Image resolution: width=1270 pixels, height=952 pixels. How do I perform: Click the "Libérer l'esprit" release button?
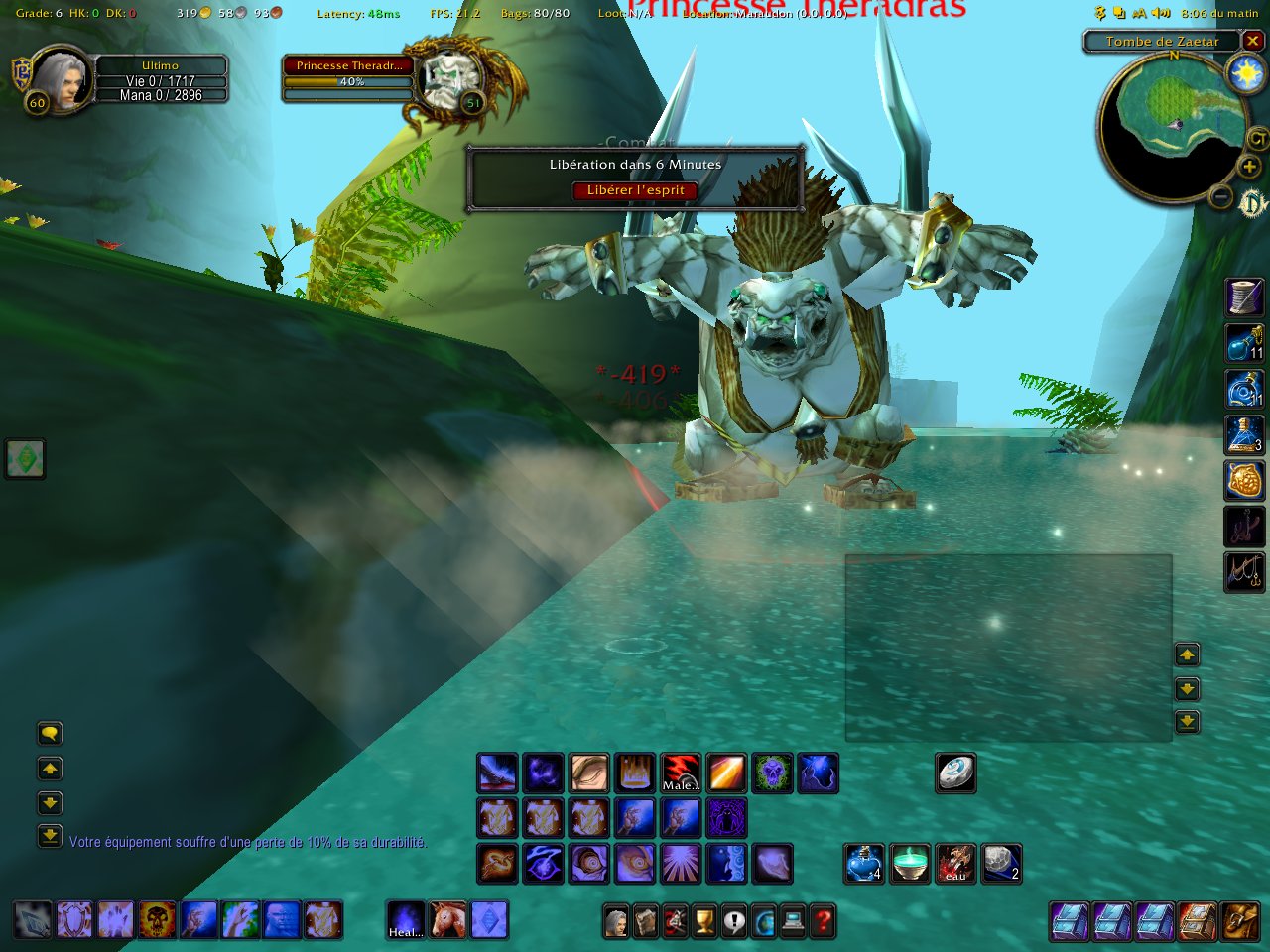pyautogui.click(x=635, y=190)
